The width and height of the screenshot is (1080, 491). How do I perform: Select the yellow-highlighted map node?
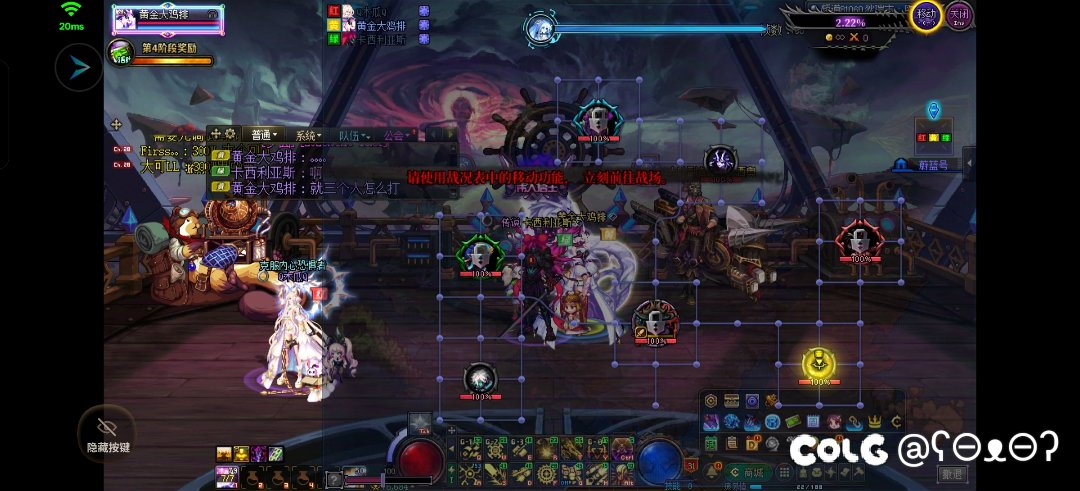(x=819, y=363)
